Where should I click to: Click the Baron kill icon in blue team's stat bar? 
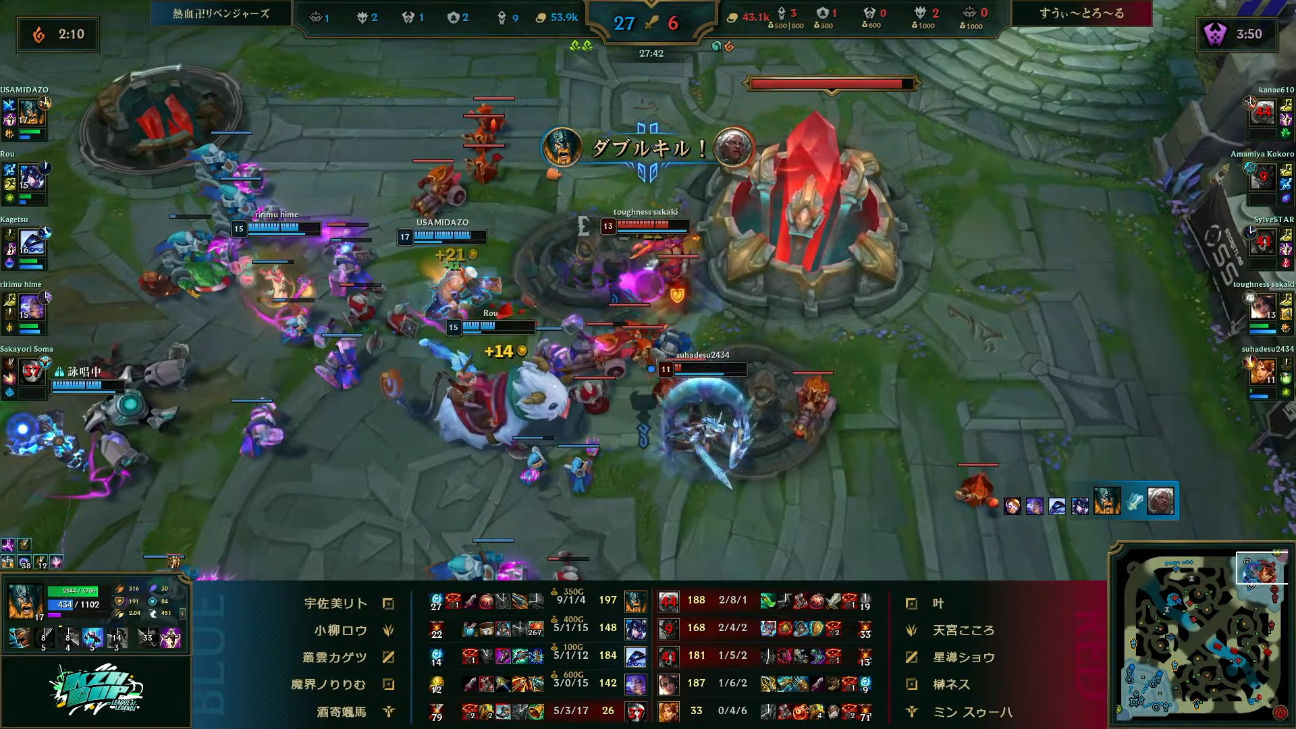coord(313,17)
